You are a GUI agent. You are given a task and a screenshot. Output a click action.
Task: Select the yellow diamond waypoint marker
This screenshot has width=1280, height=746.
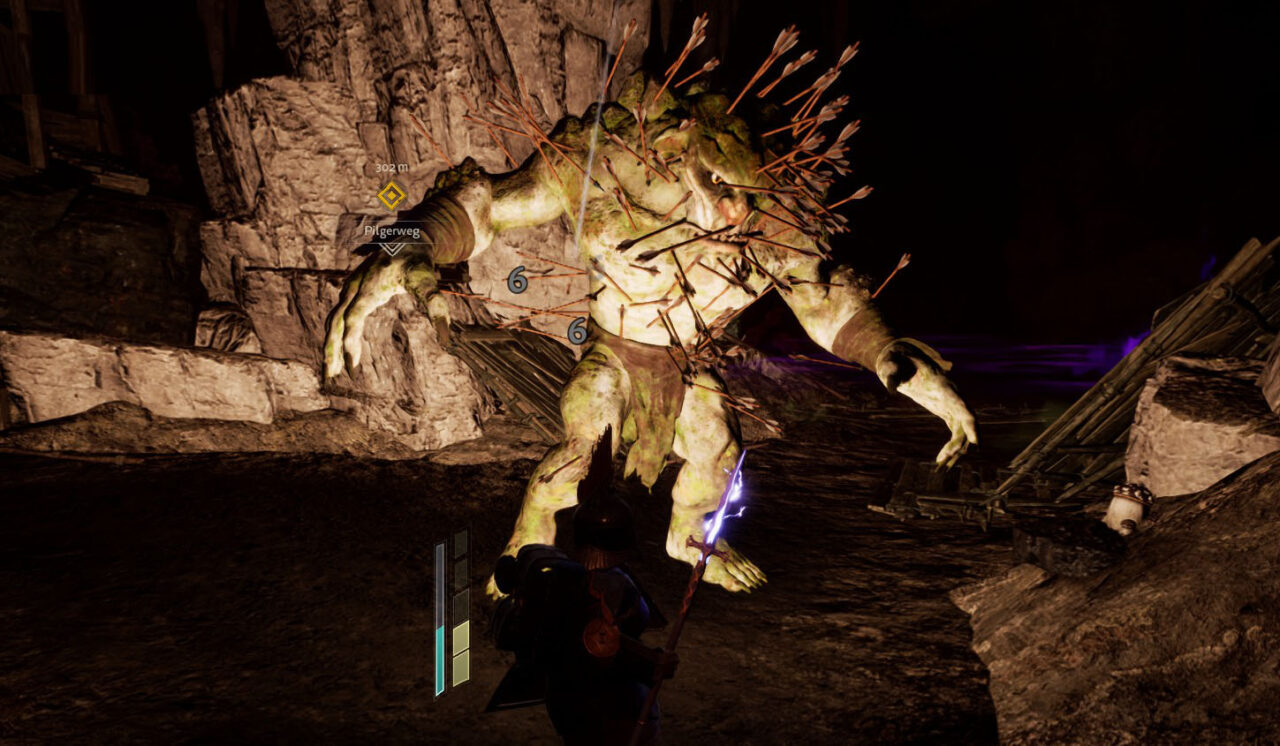point(391,195)
